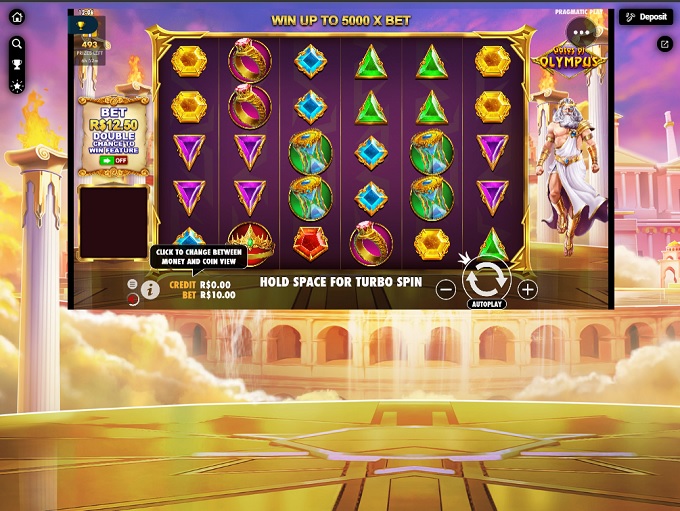The width and height of the screenshot is (680, 511).
Task: Decrease the bet with the minus button
Action: [446, 290]
